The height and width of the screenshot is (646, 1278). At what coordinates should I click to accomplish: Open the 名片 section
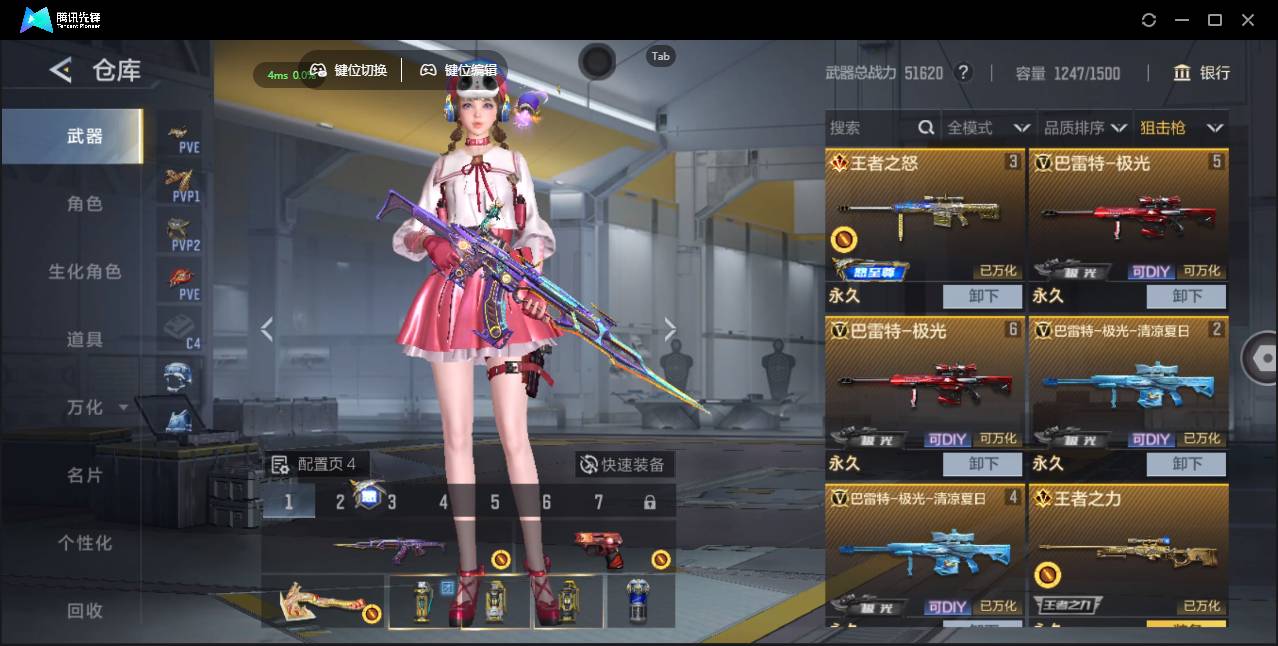85,476
